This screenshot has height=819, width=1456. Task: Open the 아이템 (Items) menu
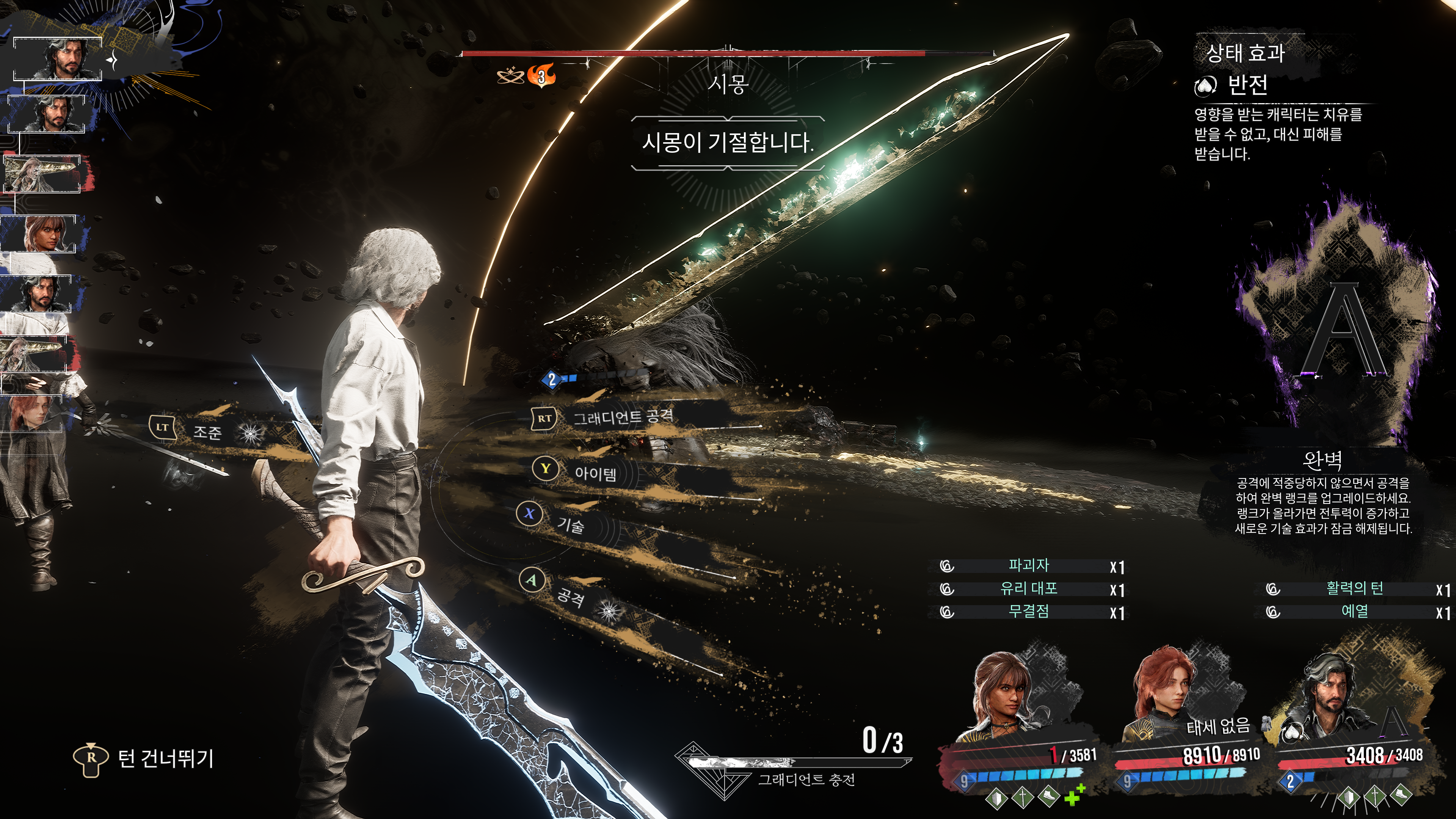tap(595, 473)
